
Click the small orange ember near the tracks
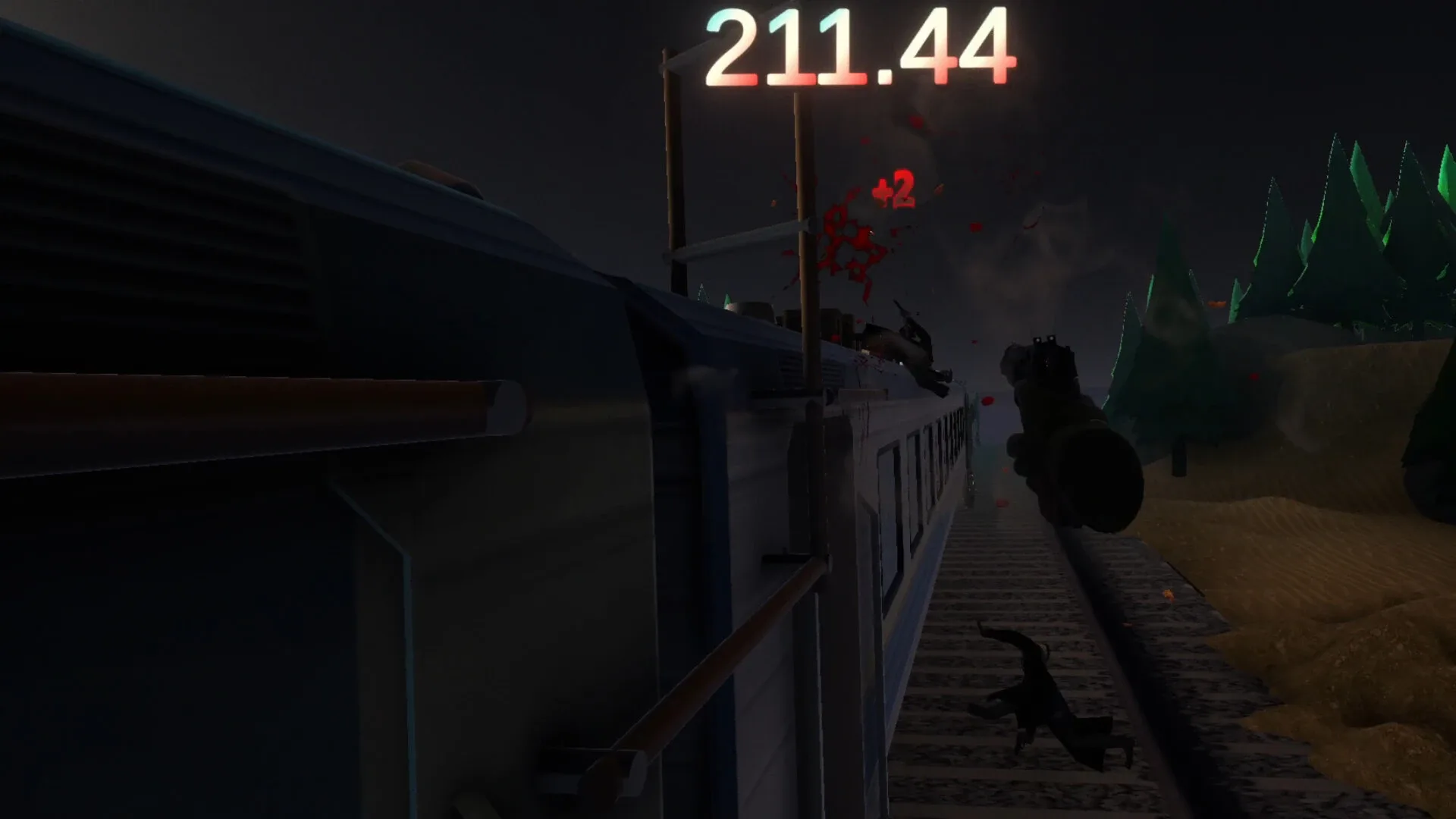tap(1168, 594)
